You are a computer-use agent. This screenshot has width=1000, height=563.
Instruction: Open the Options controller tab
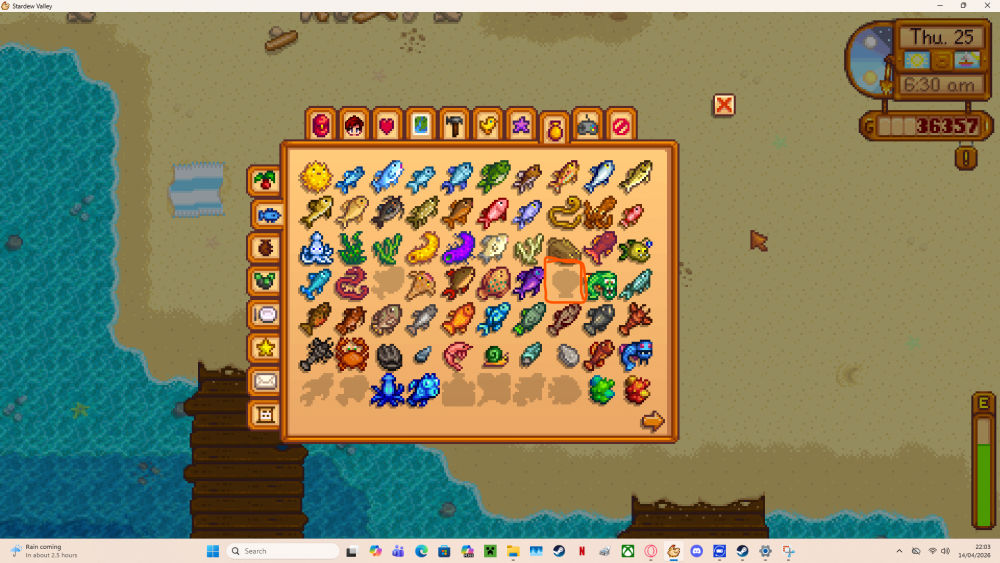click(587, 125)
